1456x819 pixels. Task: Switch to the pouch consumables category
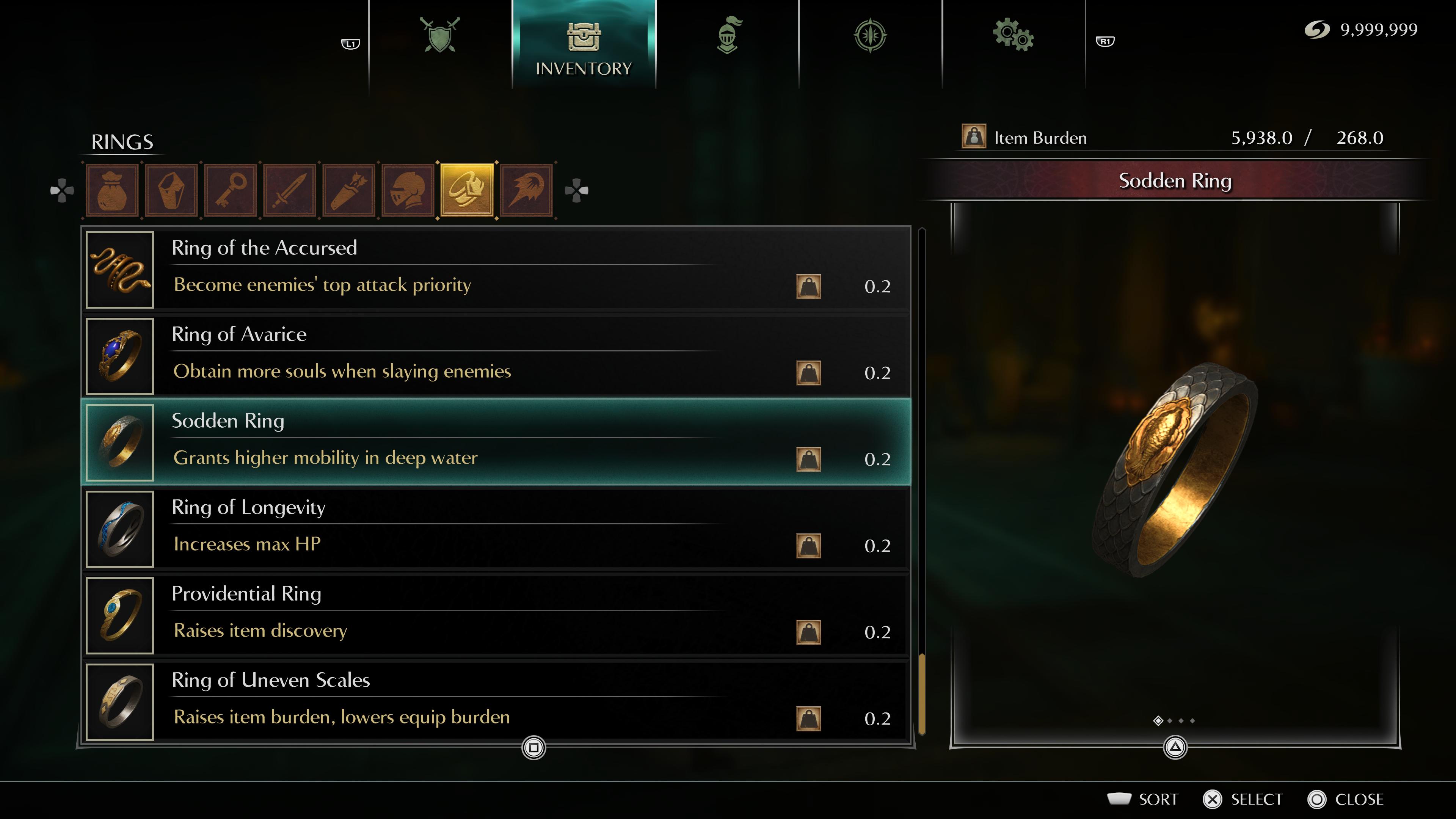[113, 190]
